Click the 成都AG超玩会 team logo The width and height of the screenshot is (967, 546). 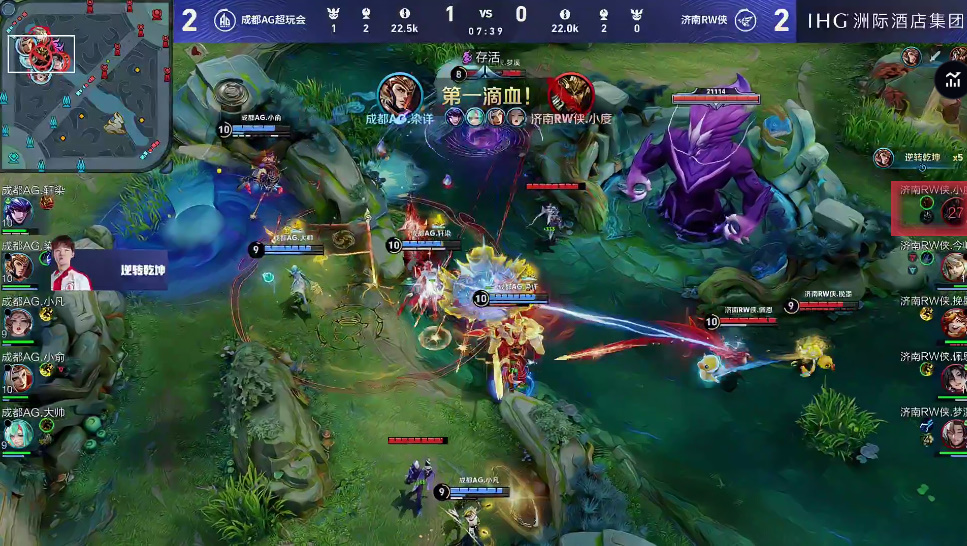point(225,20)
